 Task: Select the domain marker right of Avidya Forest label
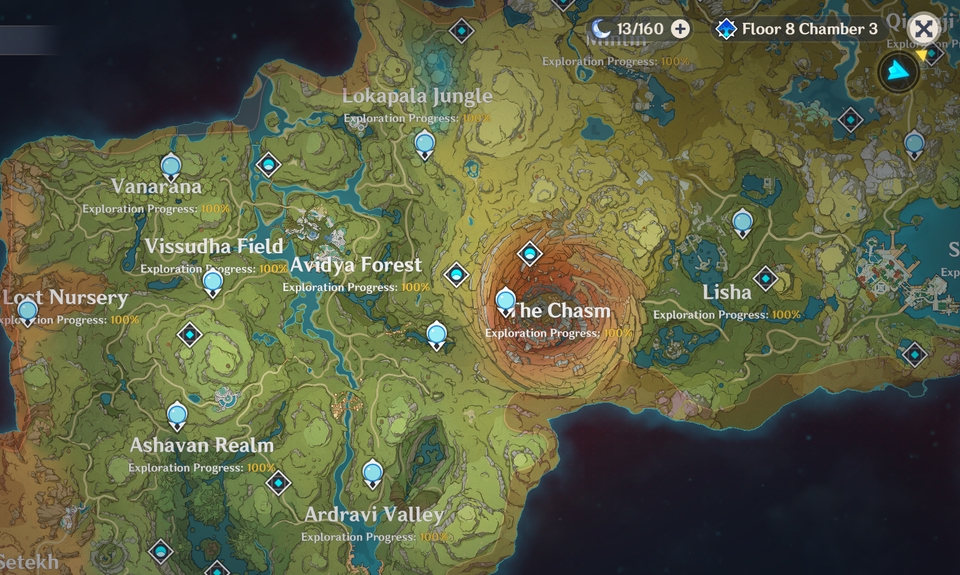coord(456,274)
